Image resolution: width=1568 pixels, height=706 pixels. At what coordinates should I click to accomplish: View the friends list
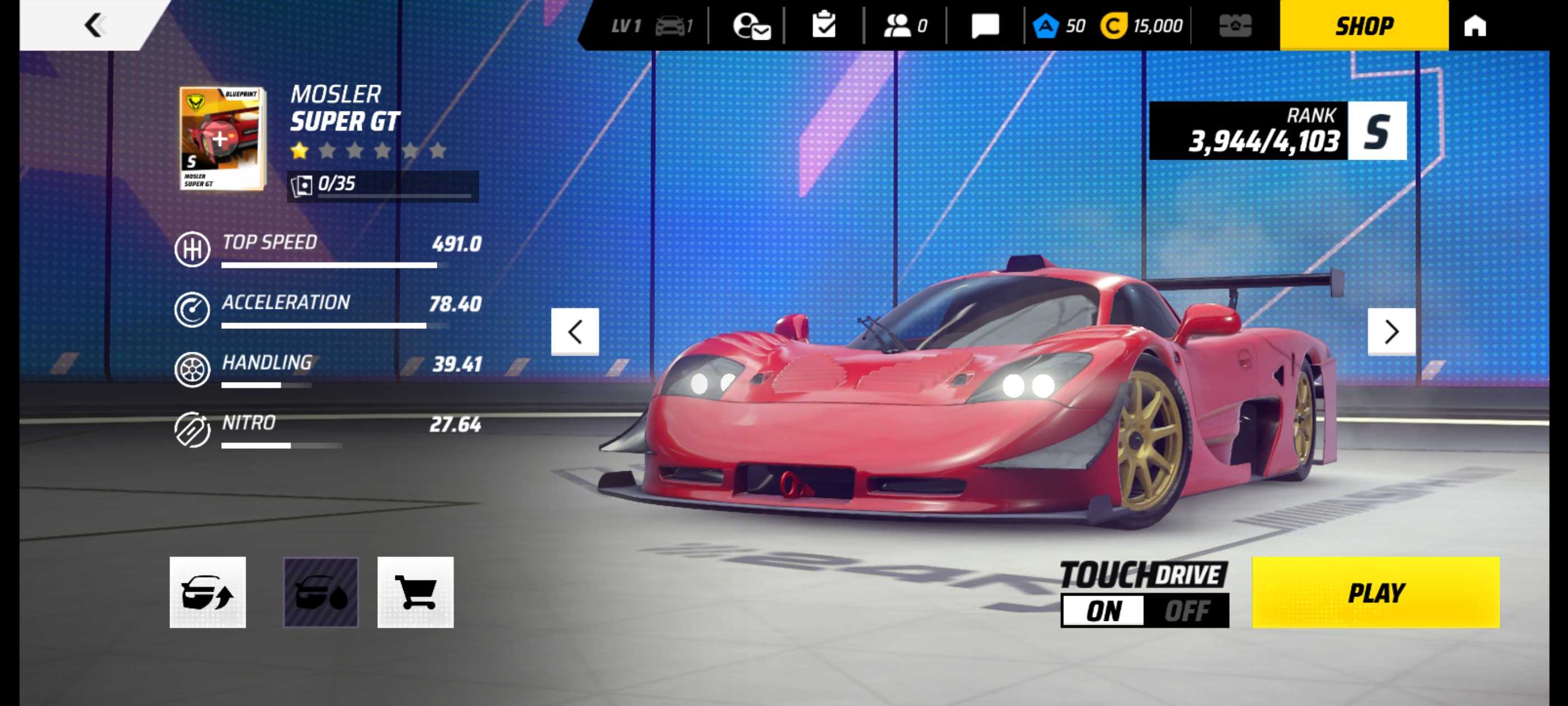point(904,26)
